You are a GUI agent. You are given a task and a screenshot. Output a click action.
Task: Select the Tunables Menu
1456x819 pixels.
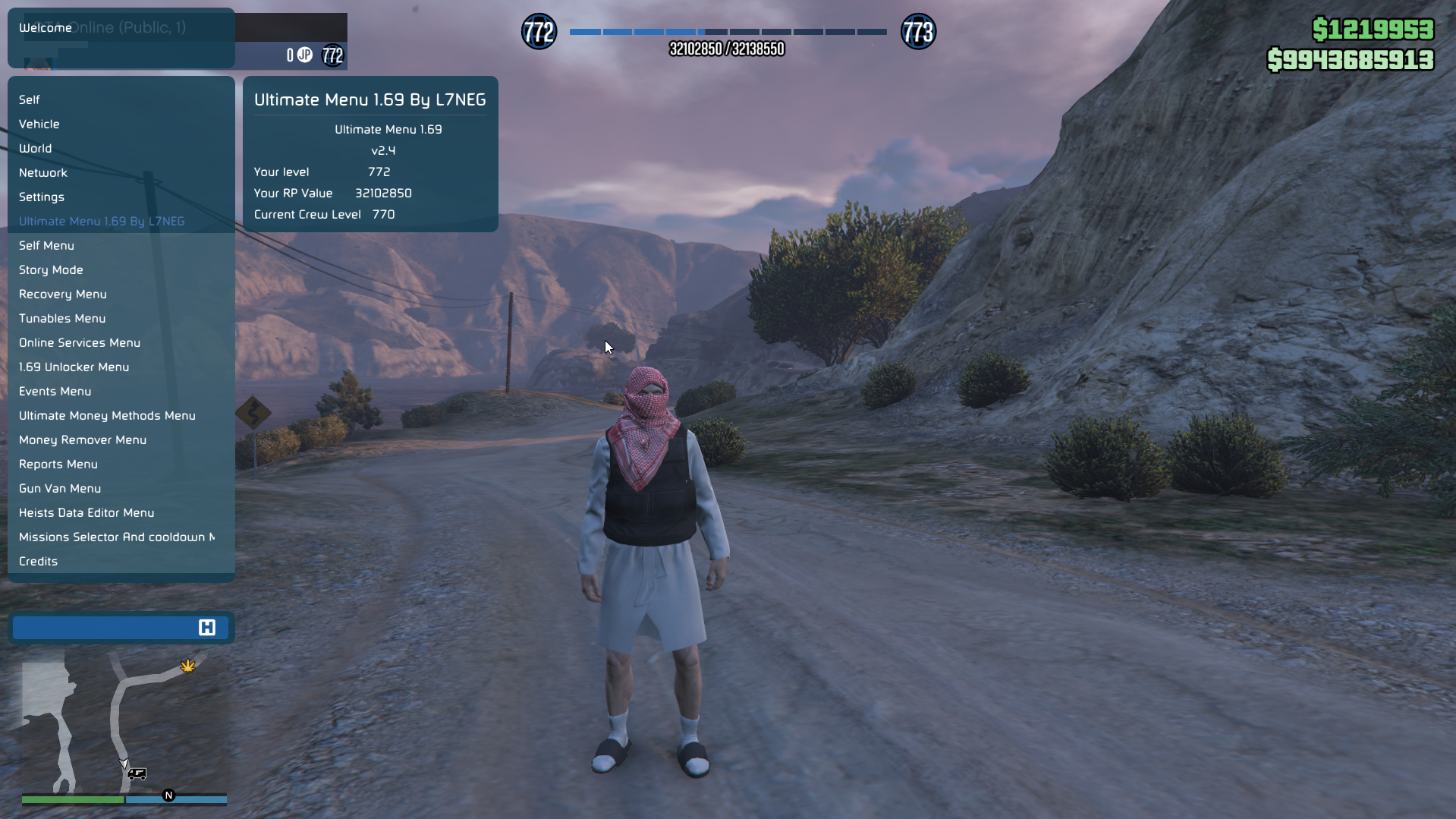click(x=62, y=318)
